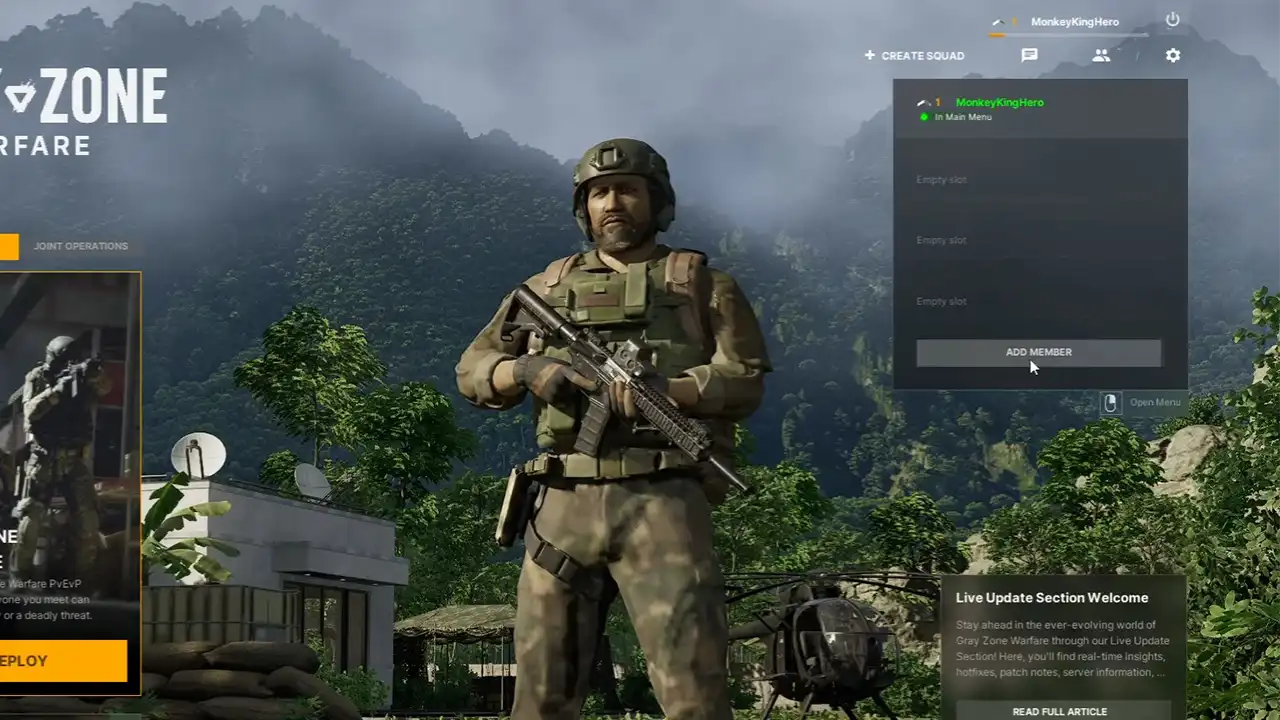Image resolution: width=1280 pixels, height=720 pixels.
Task: Click the Add Member button
Action: coord(1038,352)
